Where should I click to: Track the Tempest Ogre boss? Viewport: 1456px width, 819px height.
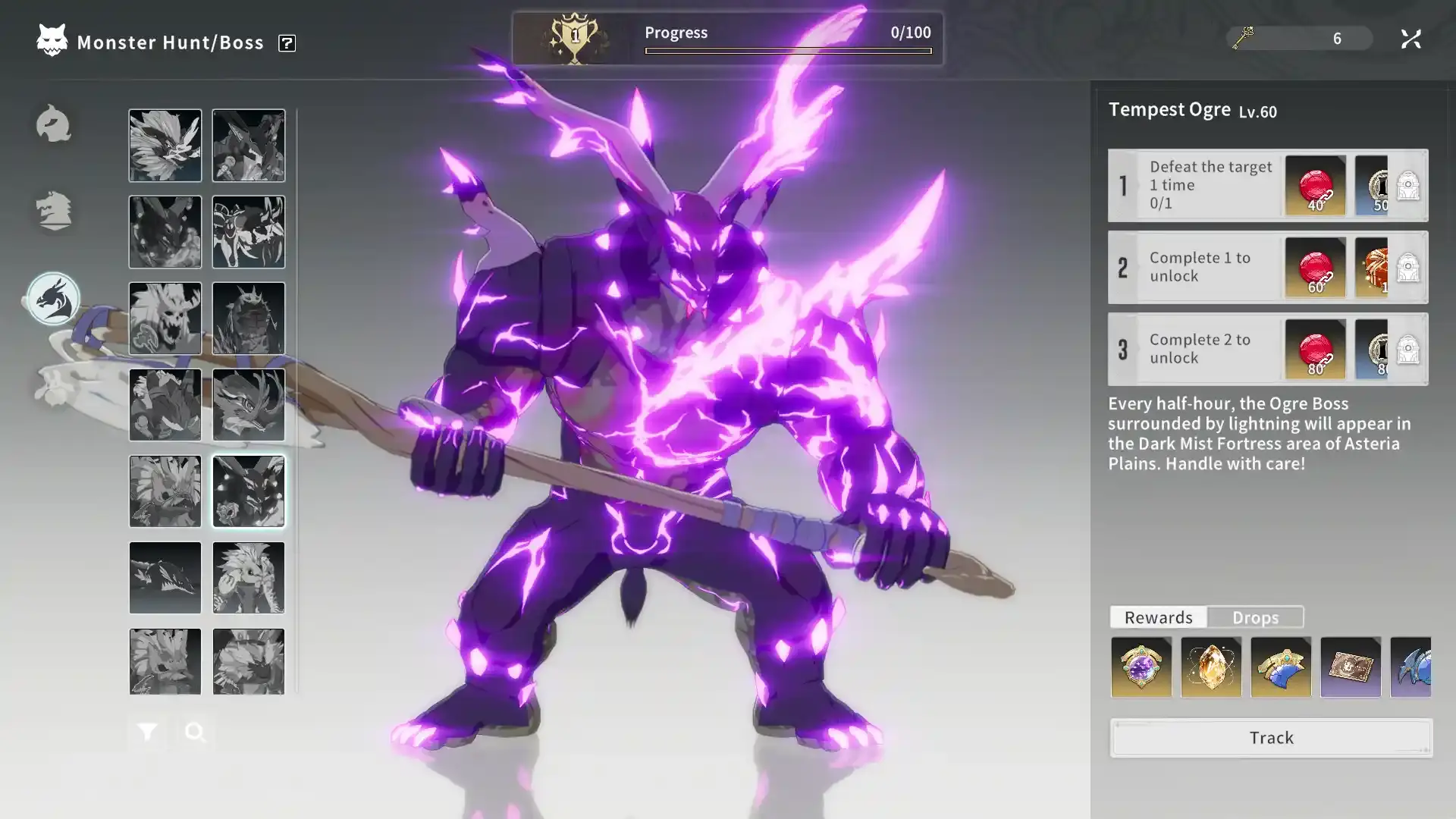(x=1271, y=738)
